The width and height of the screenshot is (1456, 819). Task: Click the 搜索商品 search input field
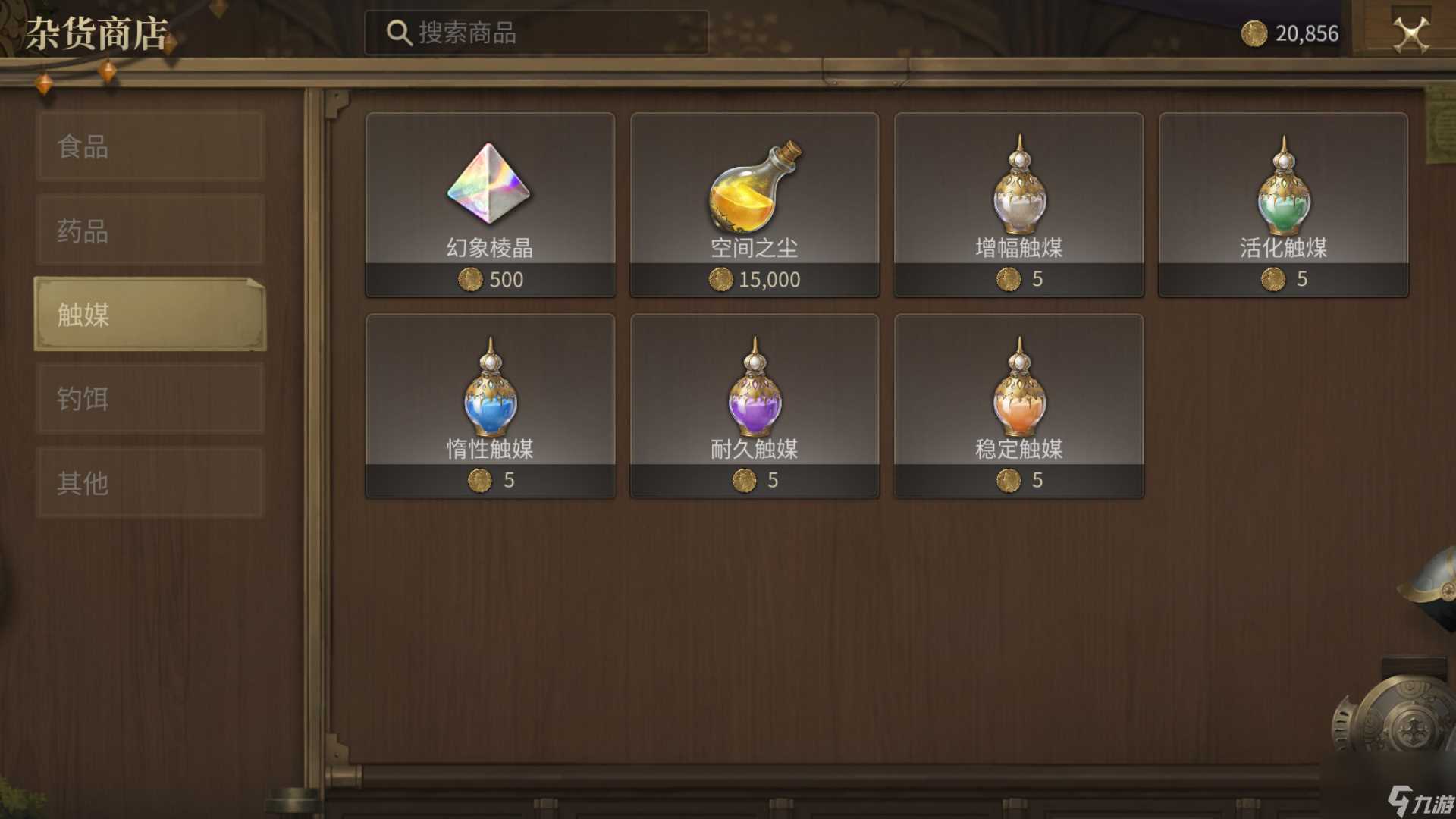pos(538,32)
